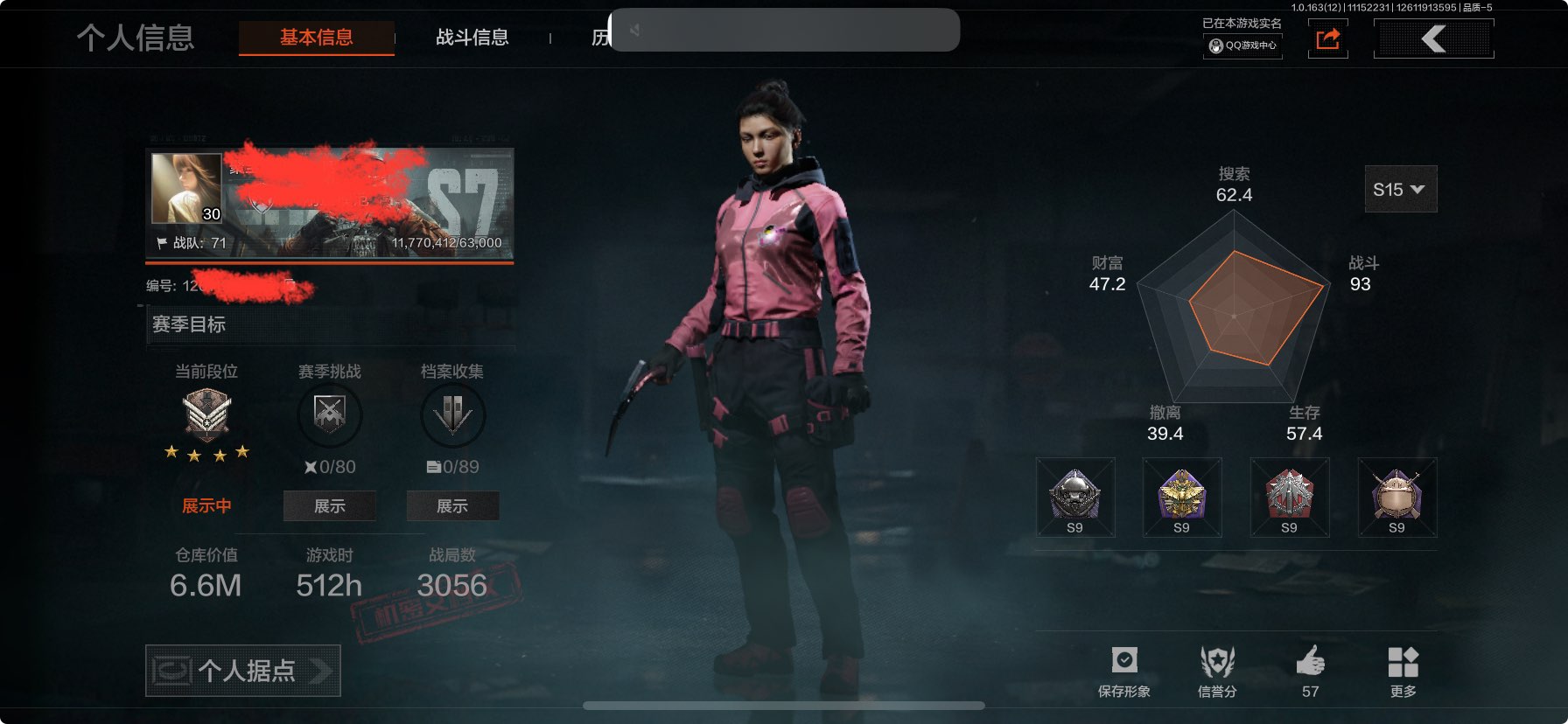Select the S9 gold winged medal

[1181, 497]
